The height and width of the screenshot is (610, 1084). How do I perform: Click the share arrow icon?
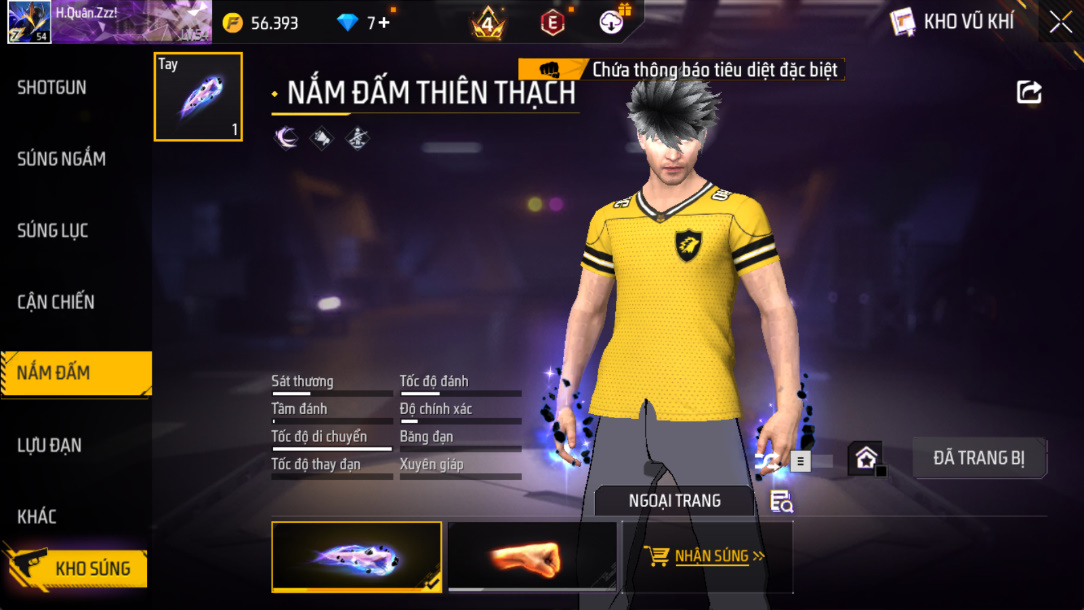1029,93
